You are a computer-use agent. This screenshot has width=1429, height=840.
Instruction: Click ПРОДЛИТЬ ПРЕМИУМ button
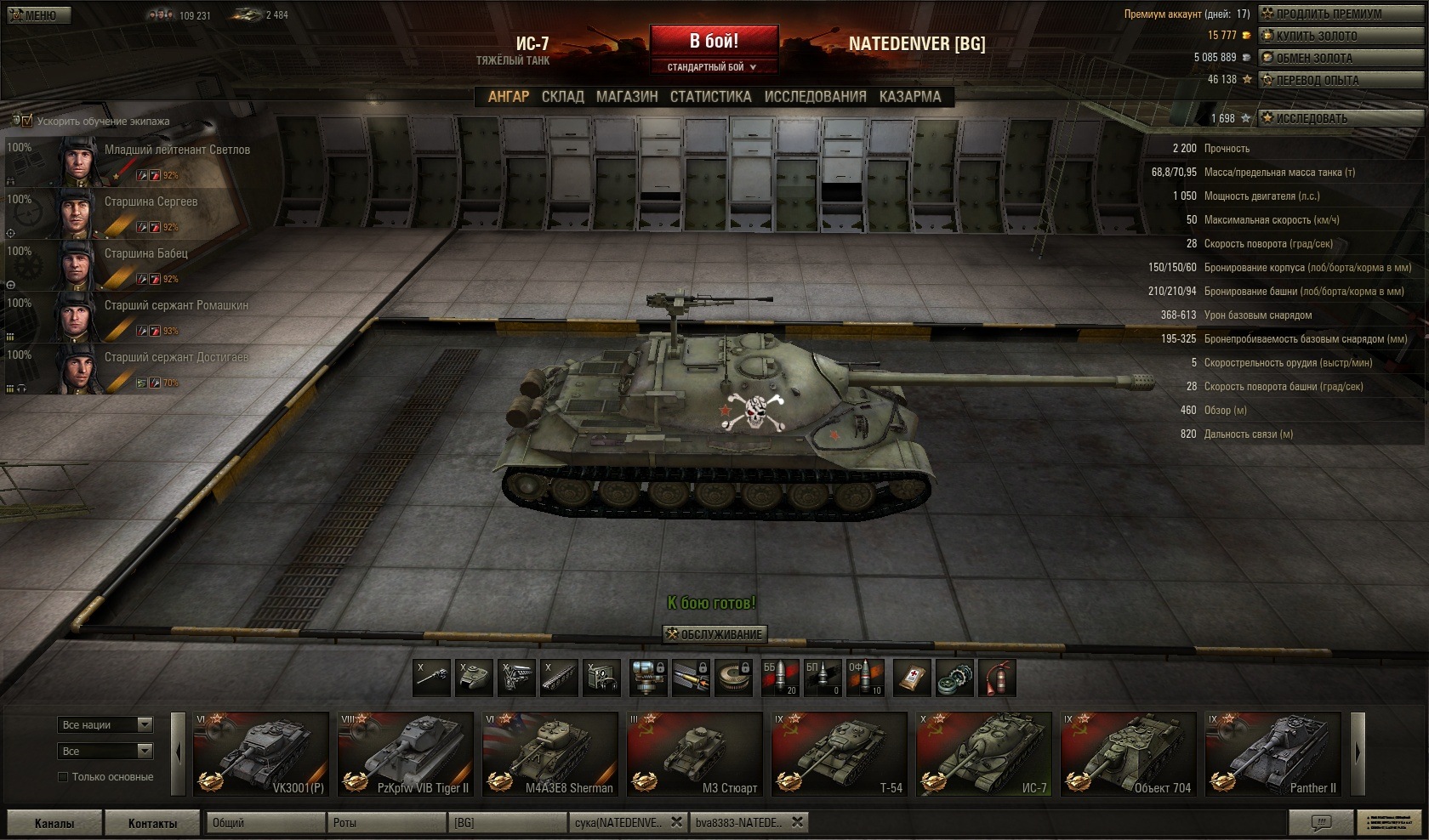[x=1328, y=14]
